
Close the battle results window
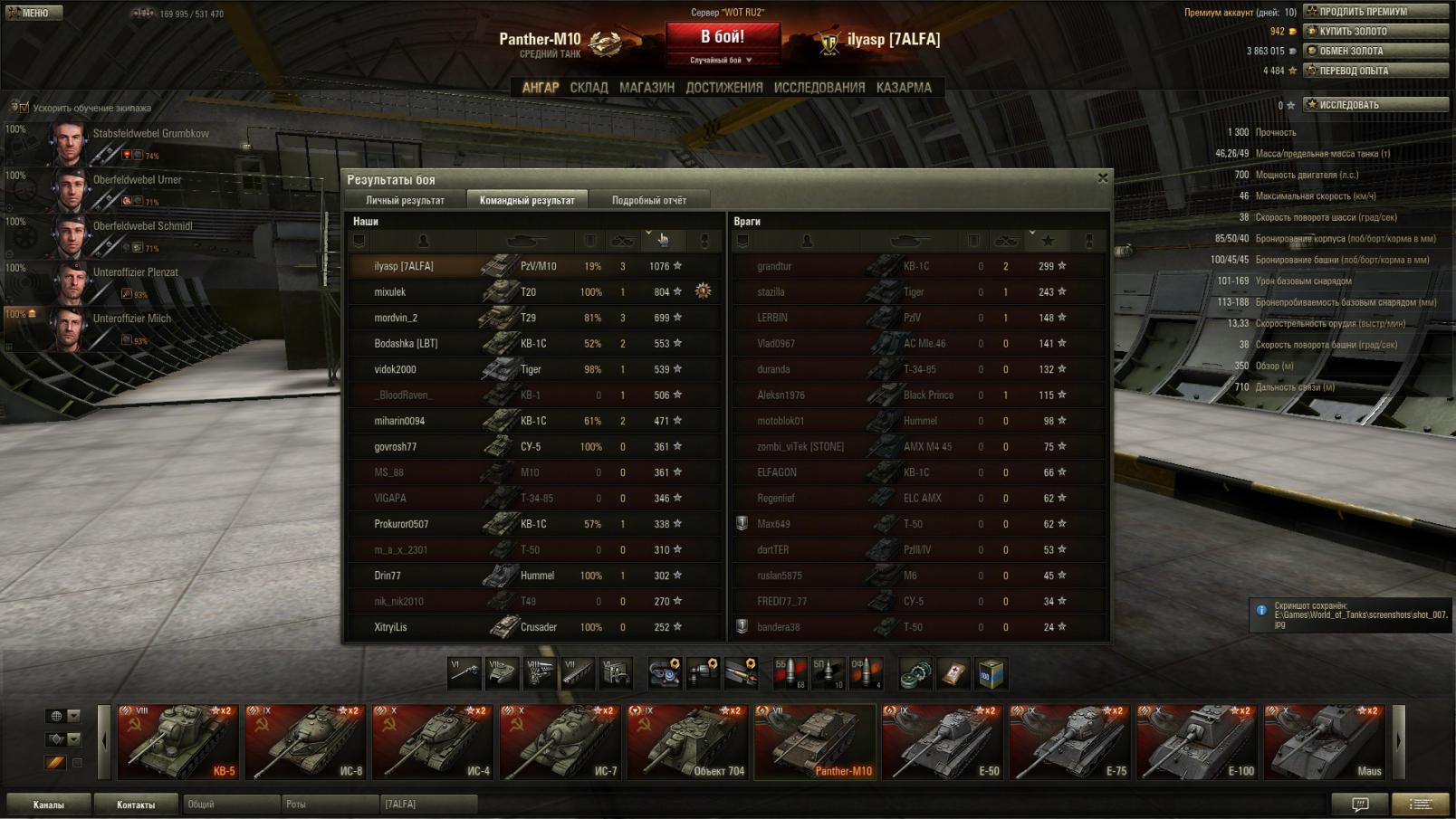1102,178
